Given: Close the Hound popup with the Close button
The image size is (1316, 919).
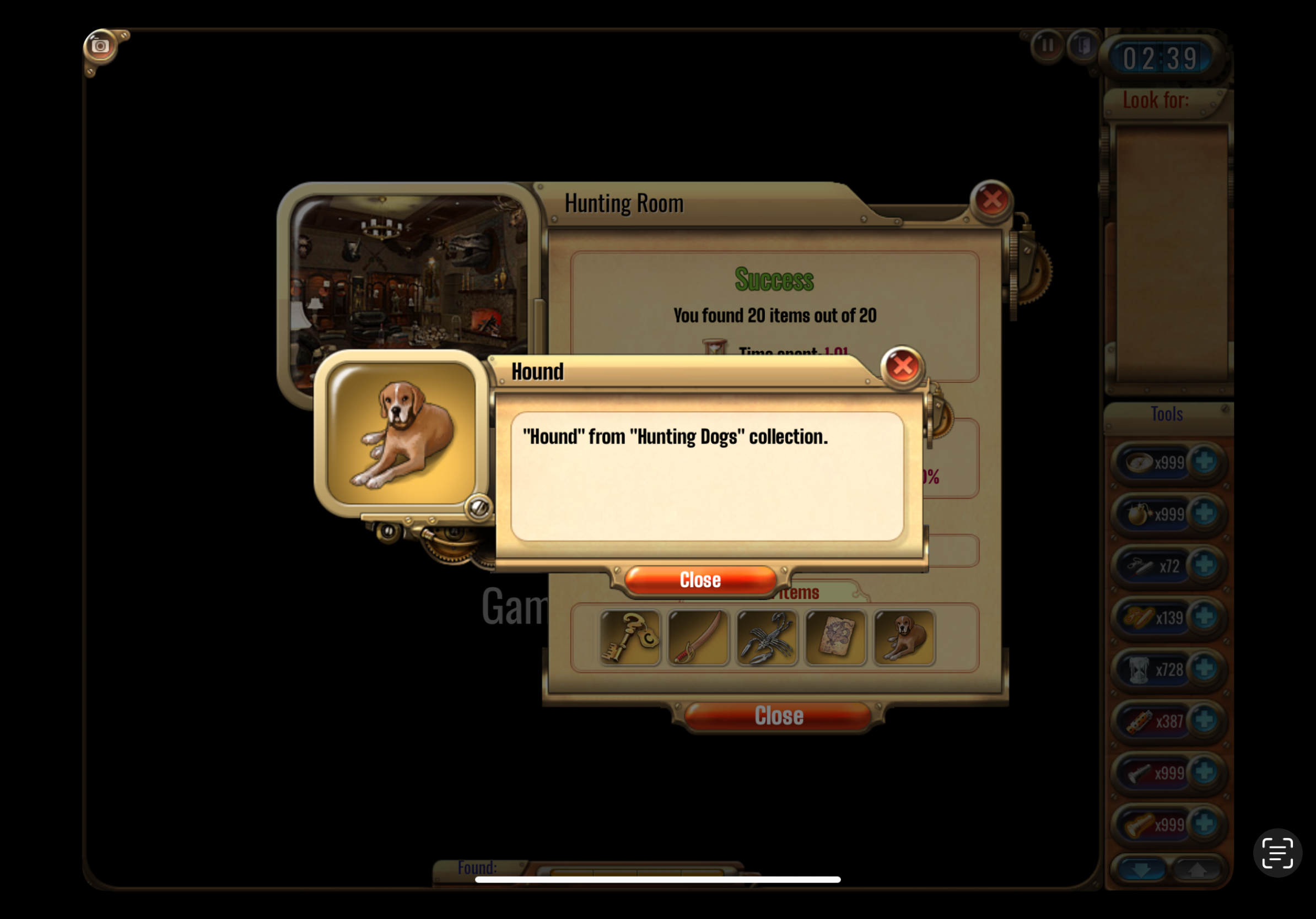Looking at the screenshot, I should coord(700,580).
